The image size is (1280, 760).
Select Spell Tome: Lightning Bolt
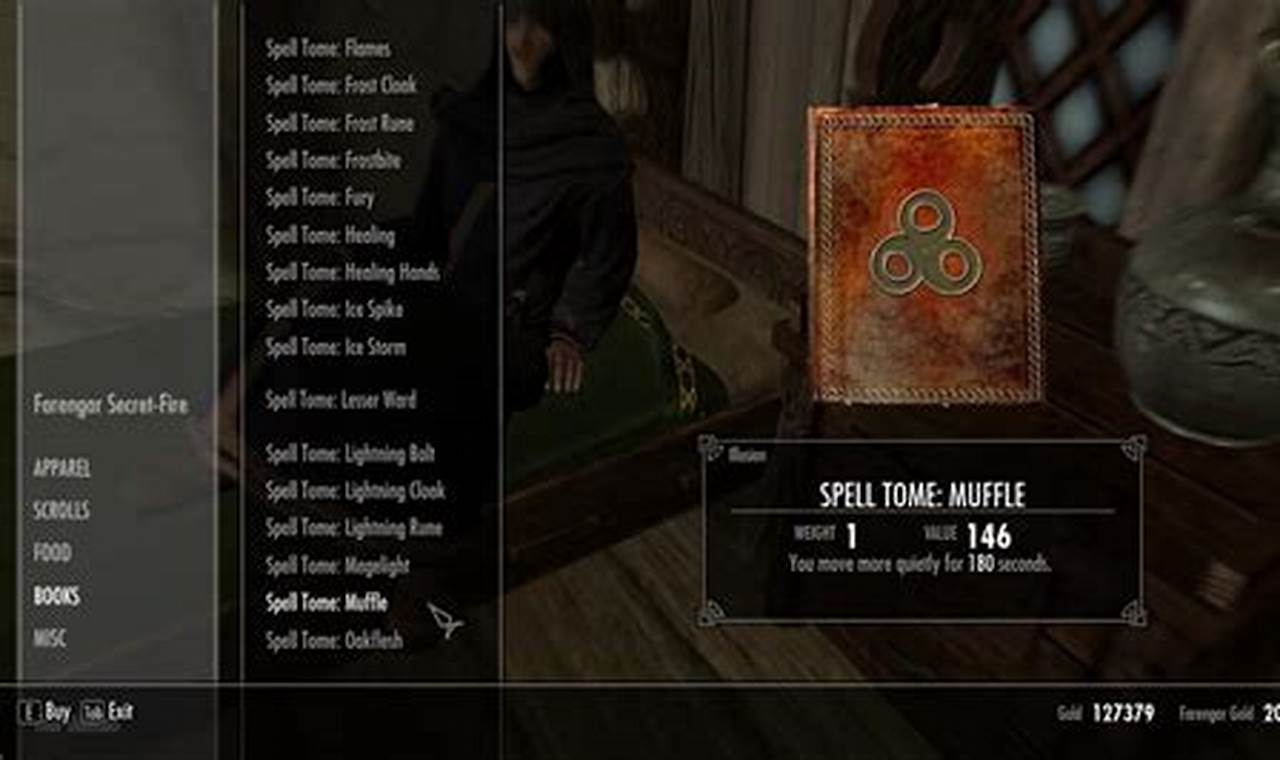tap(348, 453)
